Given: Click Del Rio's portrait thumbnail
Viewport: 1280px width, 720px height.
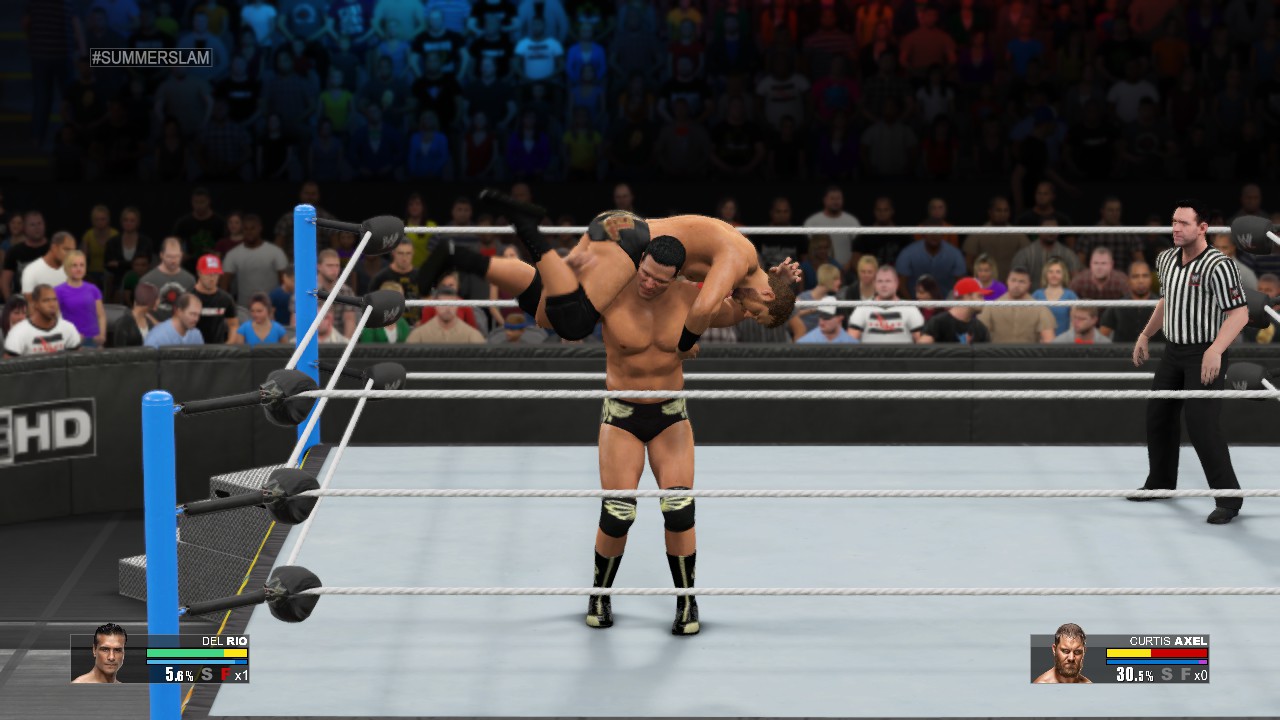Looking at the screenshot, I should click(107, 658).
